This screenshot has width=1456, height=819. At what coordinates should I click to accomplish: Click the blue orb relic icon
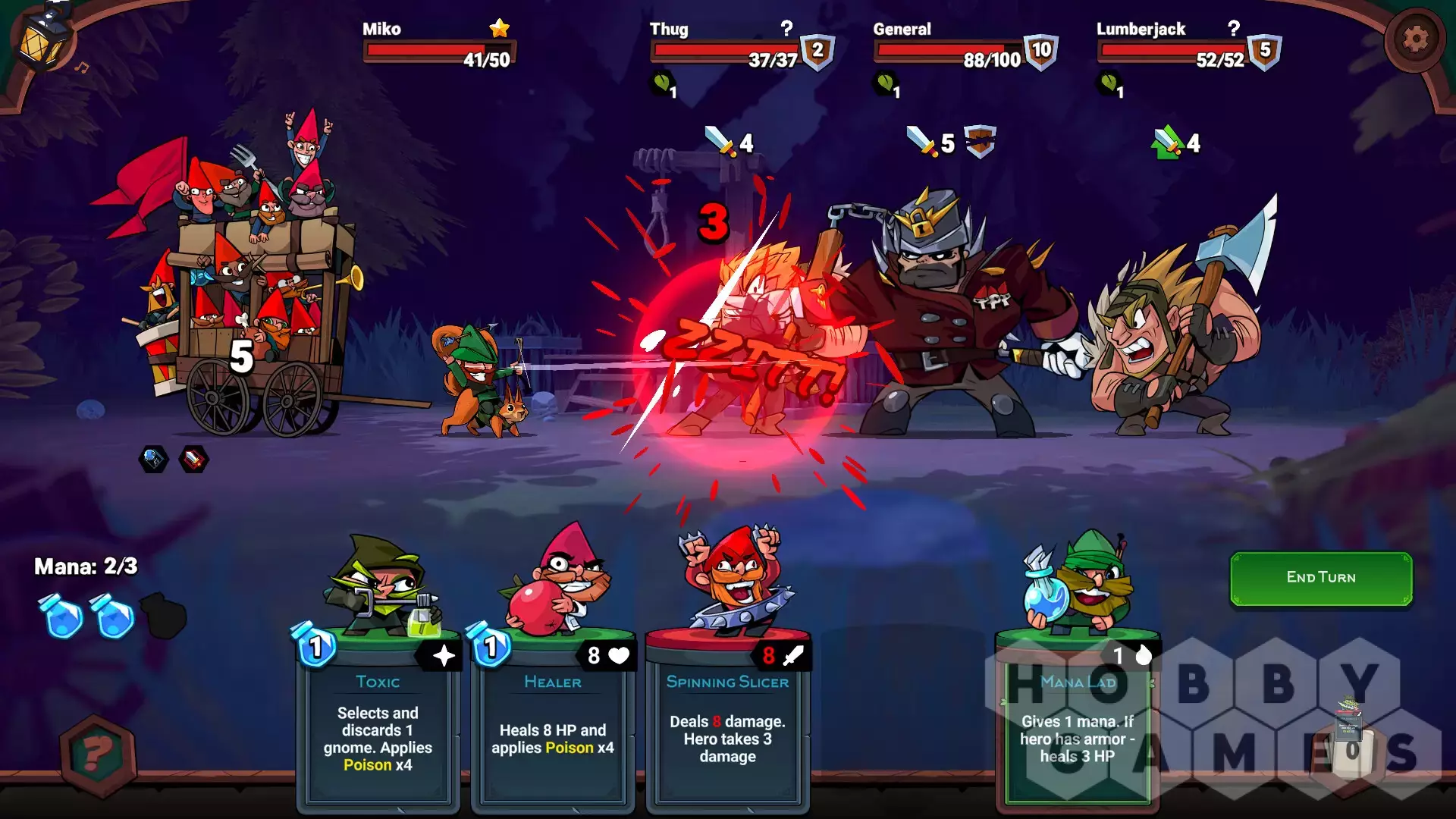[153, 459]
